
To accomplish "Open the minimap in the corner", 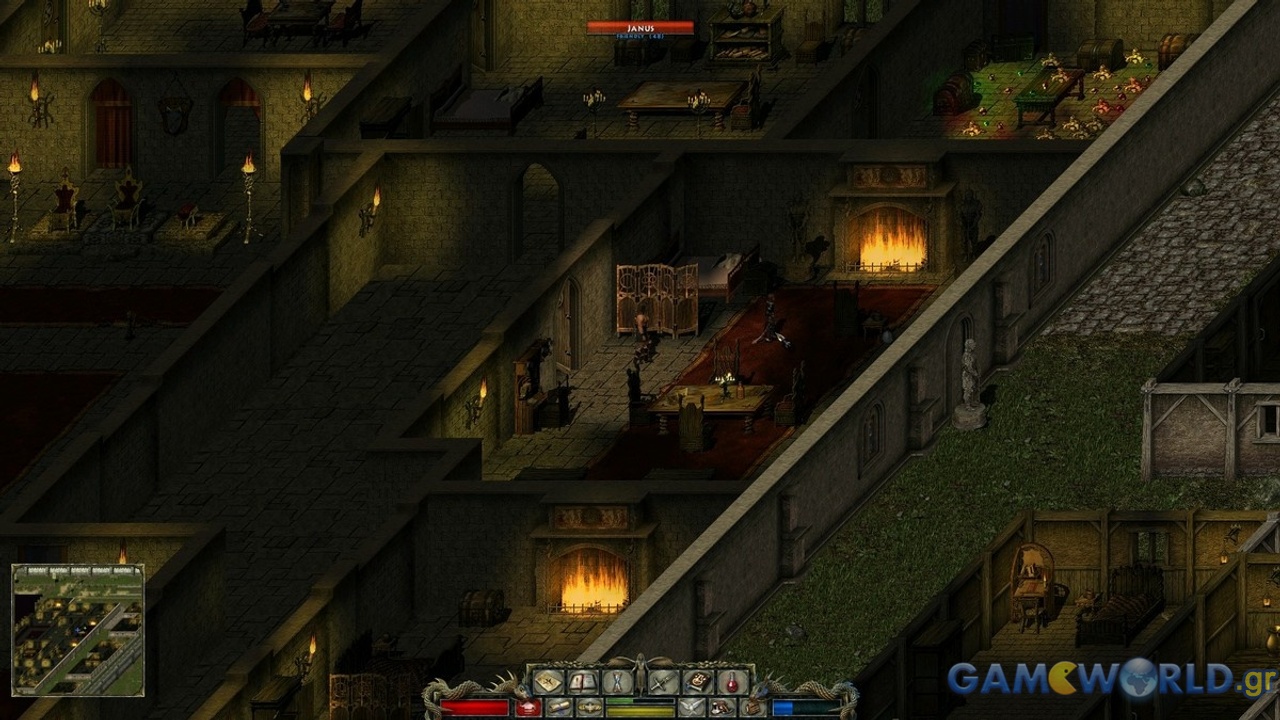I will [78, 630].
